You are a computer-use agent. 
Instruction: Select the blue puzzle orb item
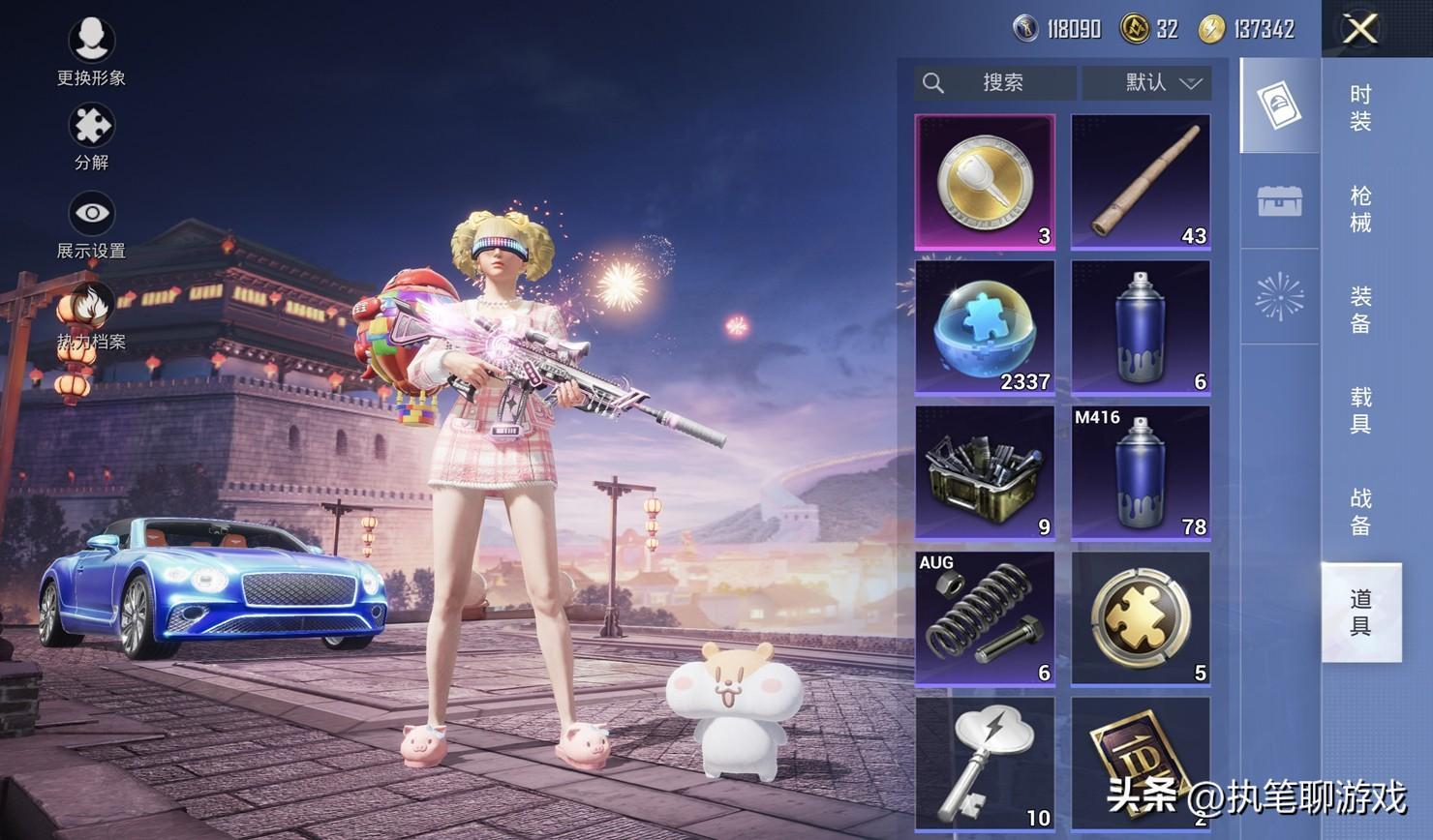985,327
